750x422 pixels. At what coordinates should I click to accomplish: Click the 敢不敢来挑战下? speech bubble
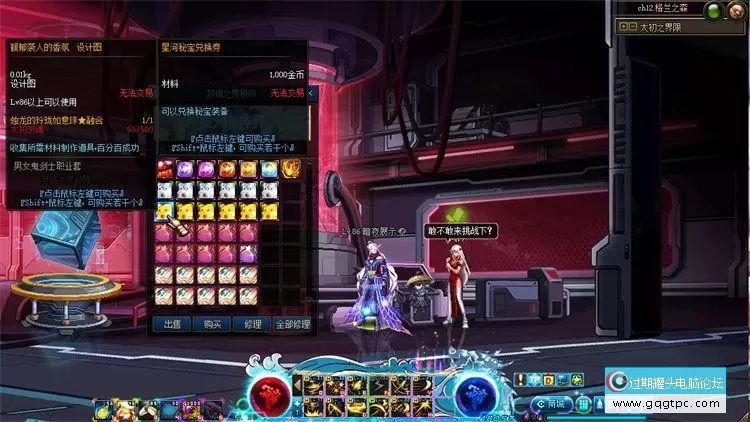(x=462, y=231)
